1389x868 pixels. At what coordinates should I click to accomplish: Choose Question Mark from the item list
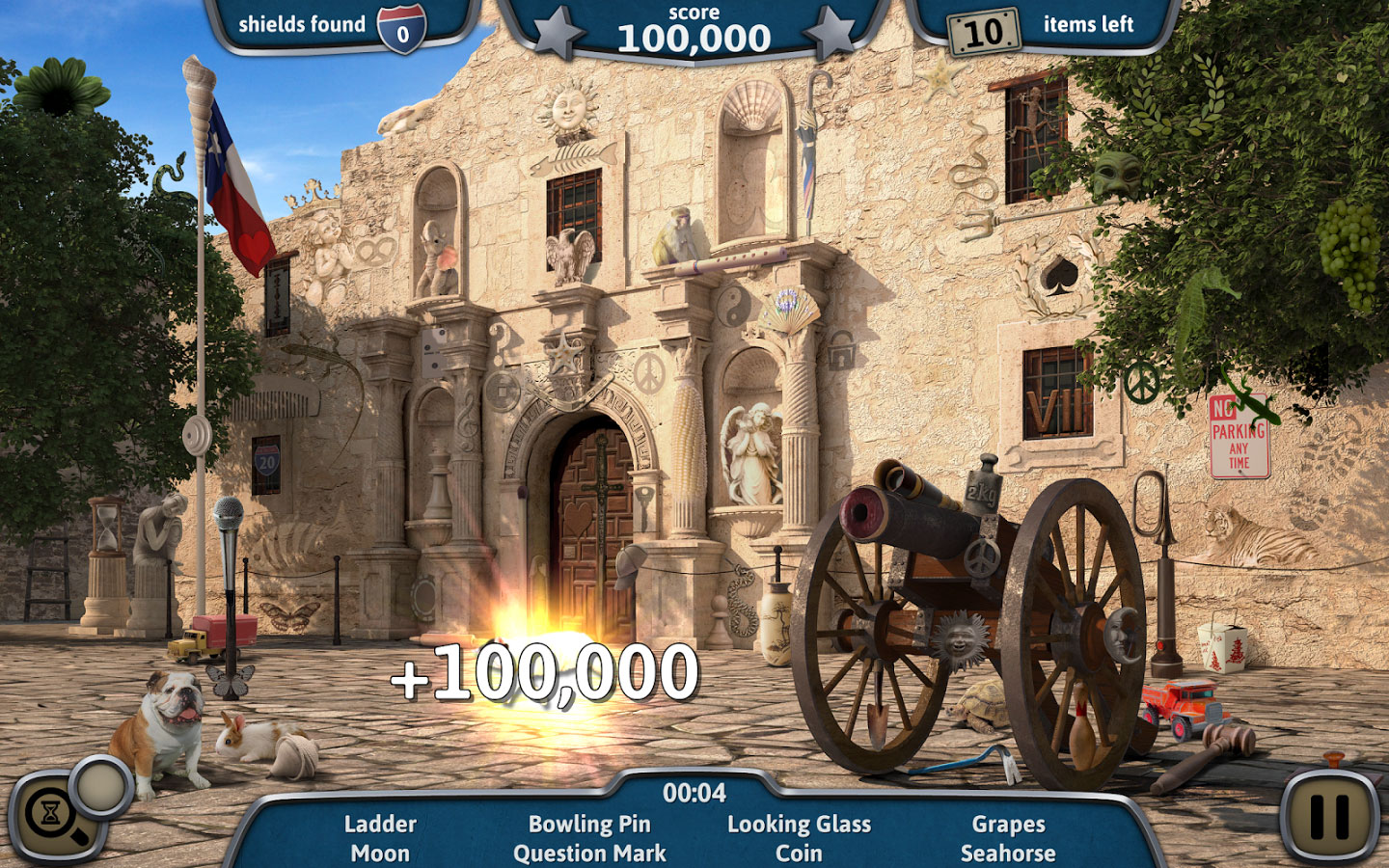click(589, 854)
